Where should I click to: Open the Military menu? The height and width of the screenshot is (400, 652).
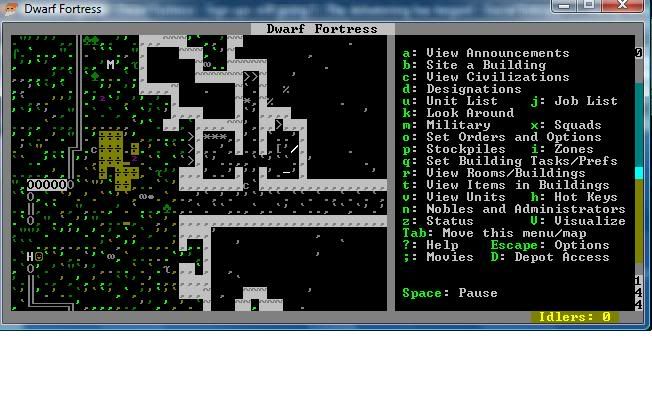(x=458, y=125)
